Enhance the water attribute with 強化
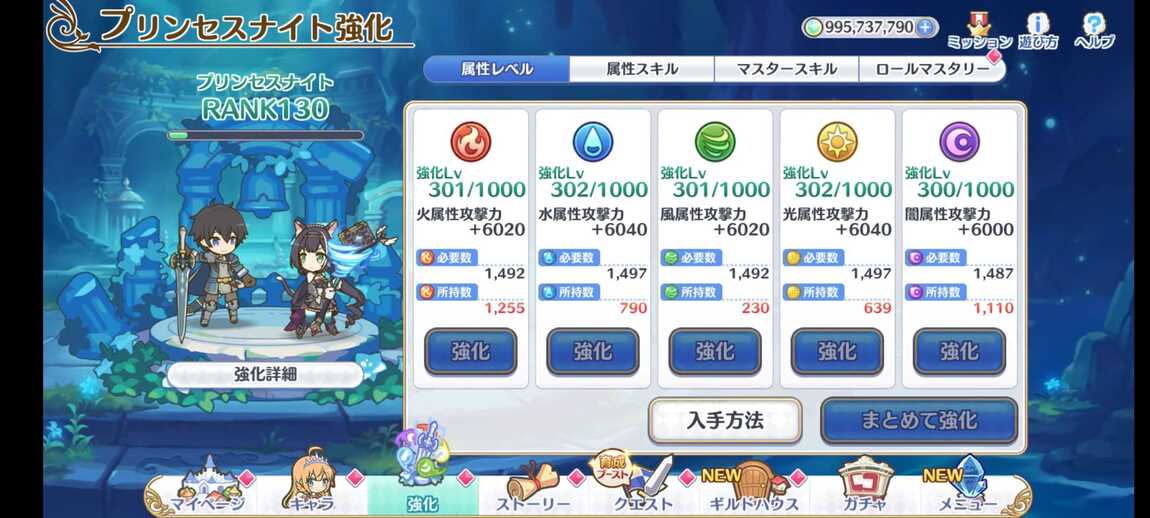1150x518 pixels. [593, 351]
